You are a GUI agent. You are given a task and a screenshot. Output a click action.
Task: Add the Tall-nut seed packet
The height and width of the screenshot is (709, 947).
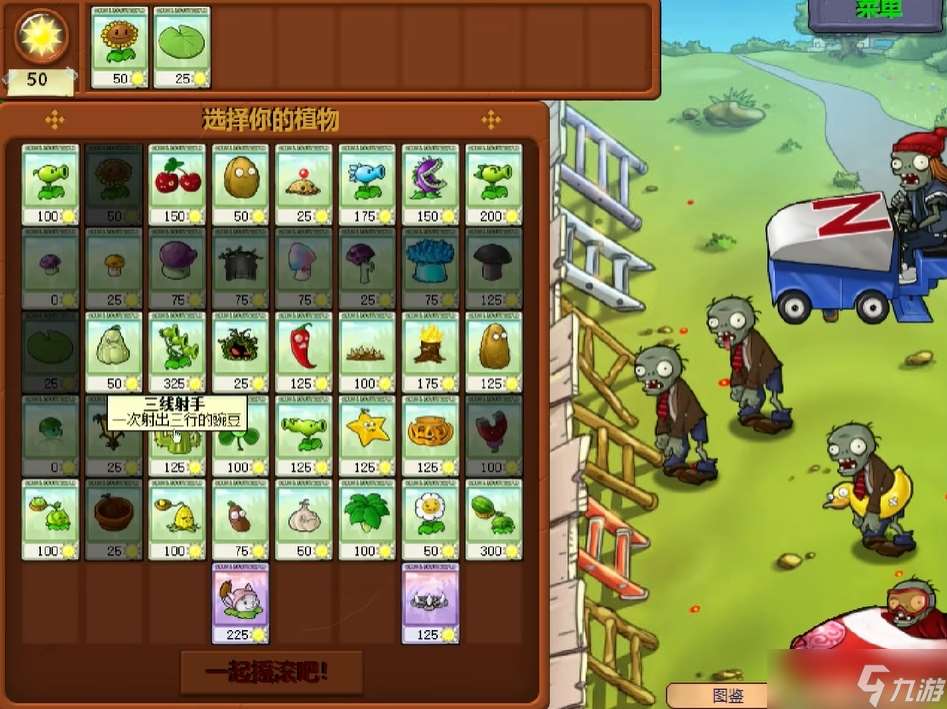(494, 351)
